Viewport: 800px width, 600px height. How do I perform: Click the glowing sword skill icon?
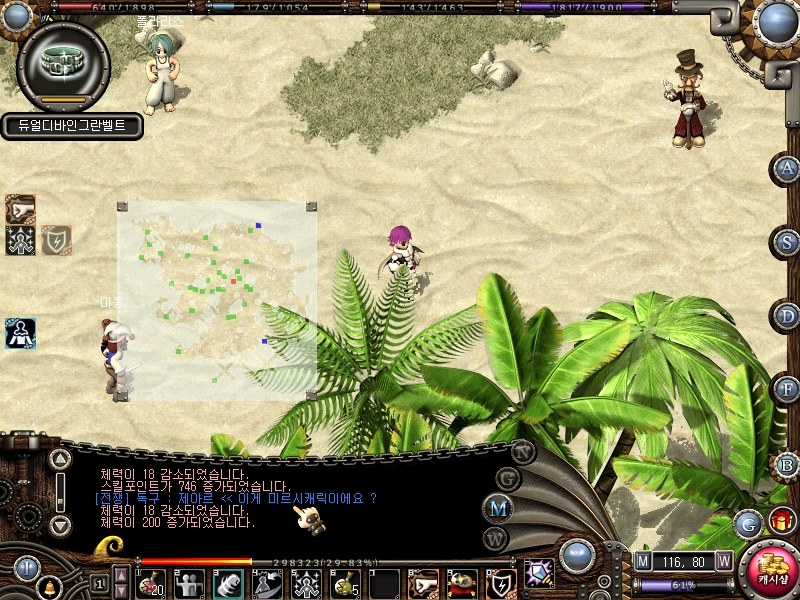539,573
